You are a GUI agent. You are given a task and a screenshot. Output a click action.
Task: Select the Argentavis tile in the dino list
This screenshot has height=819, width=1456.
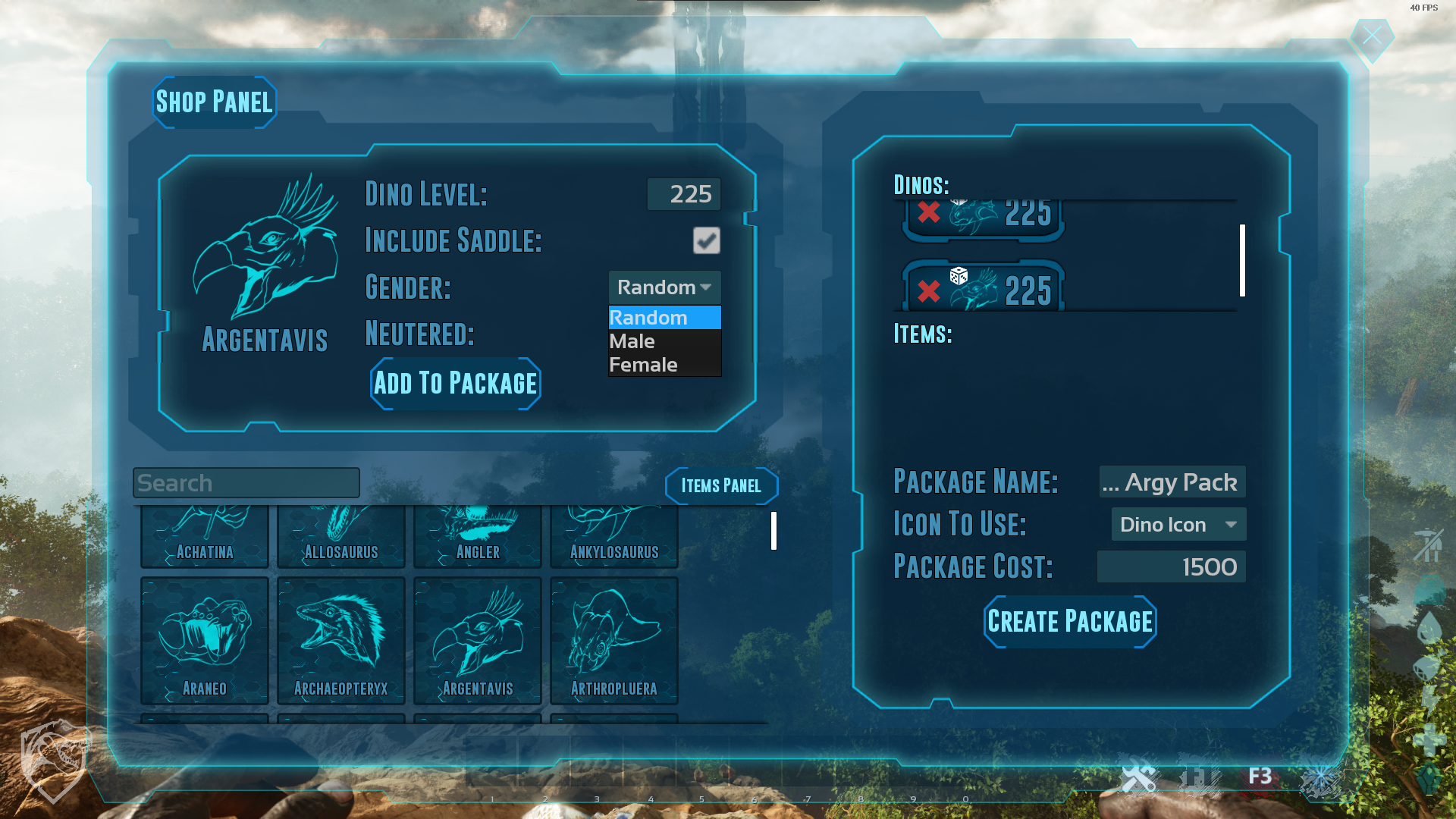[x=478, y=641]
